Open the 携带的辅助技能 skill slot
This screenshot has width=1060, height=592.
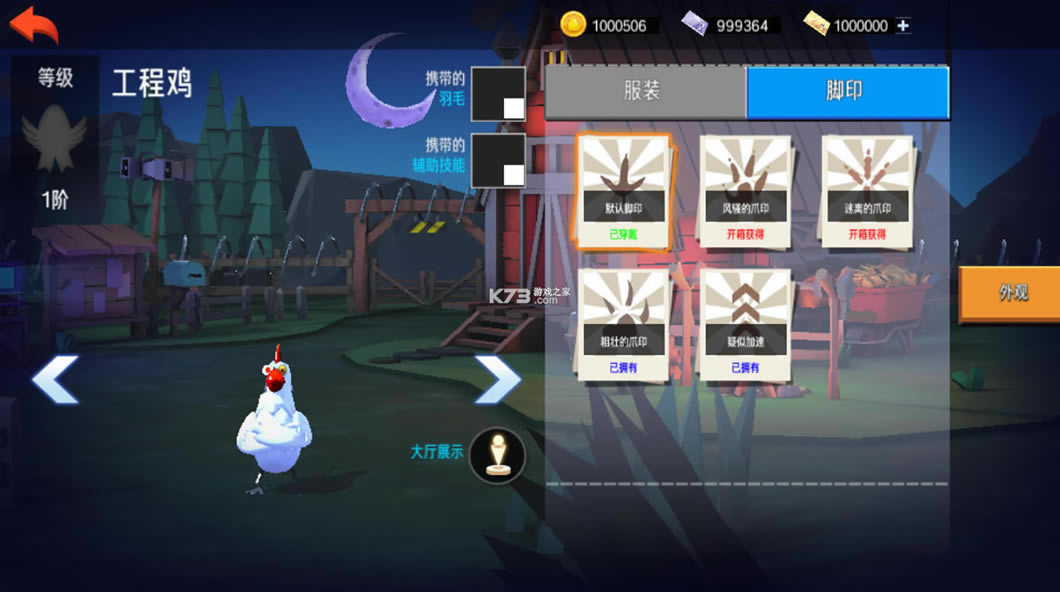pos(498,160)
